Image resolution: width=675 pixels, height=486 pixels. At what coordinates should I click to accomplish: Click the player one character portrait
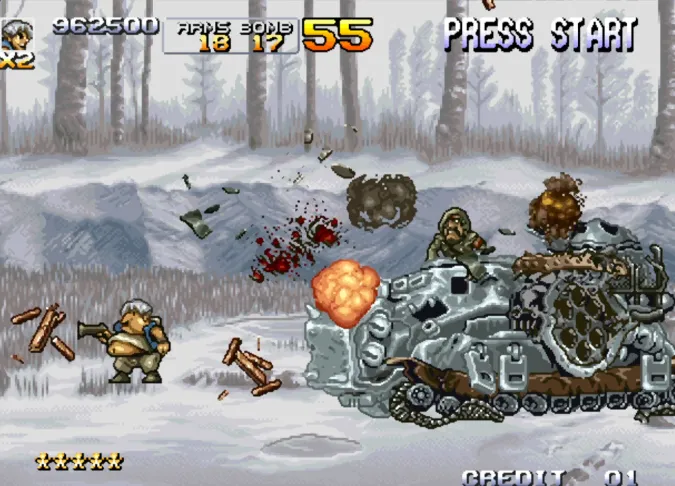point(17,33)
